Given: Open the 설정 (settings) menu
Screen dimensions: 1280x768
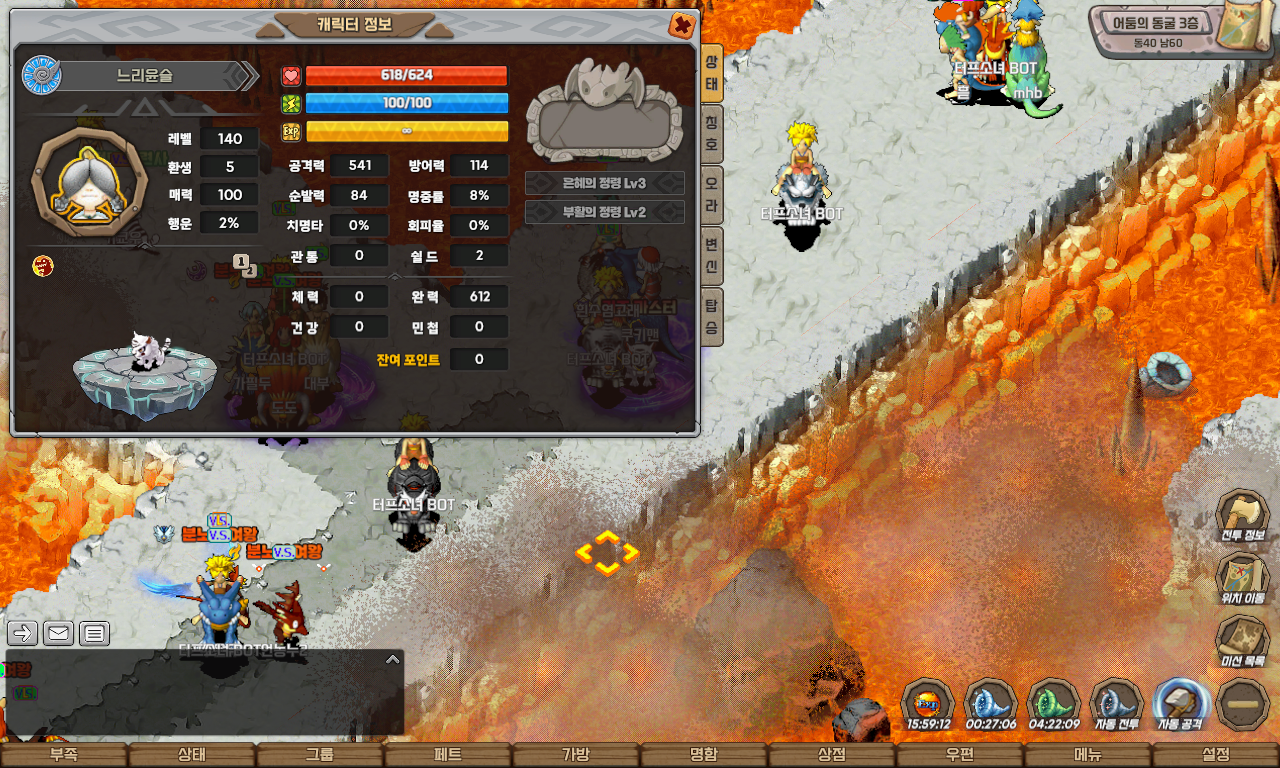Looking at the screenshot, I should click(x=1215, y=755).
